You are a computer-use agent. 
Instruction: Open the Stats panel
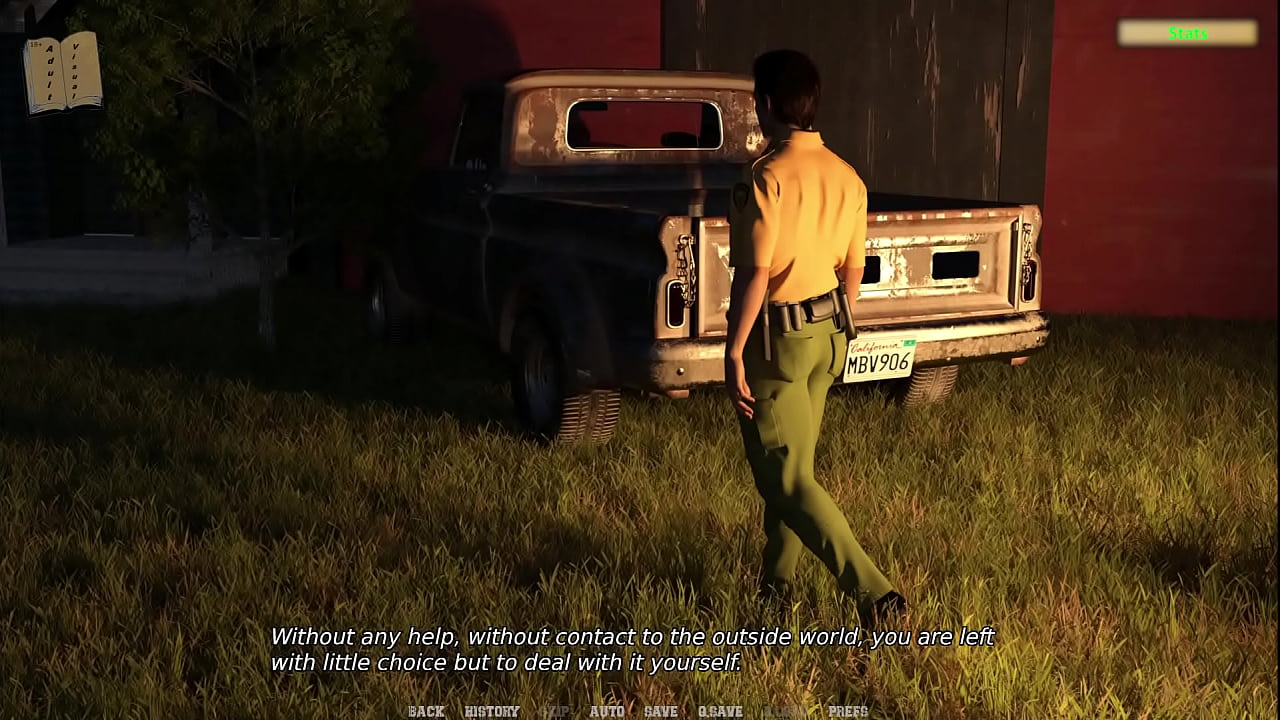click(x=1187, y=33)
